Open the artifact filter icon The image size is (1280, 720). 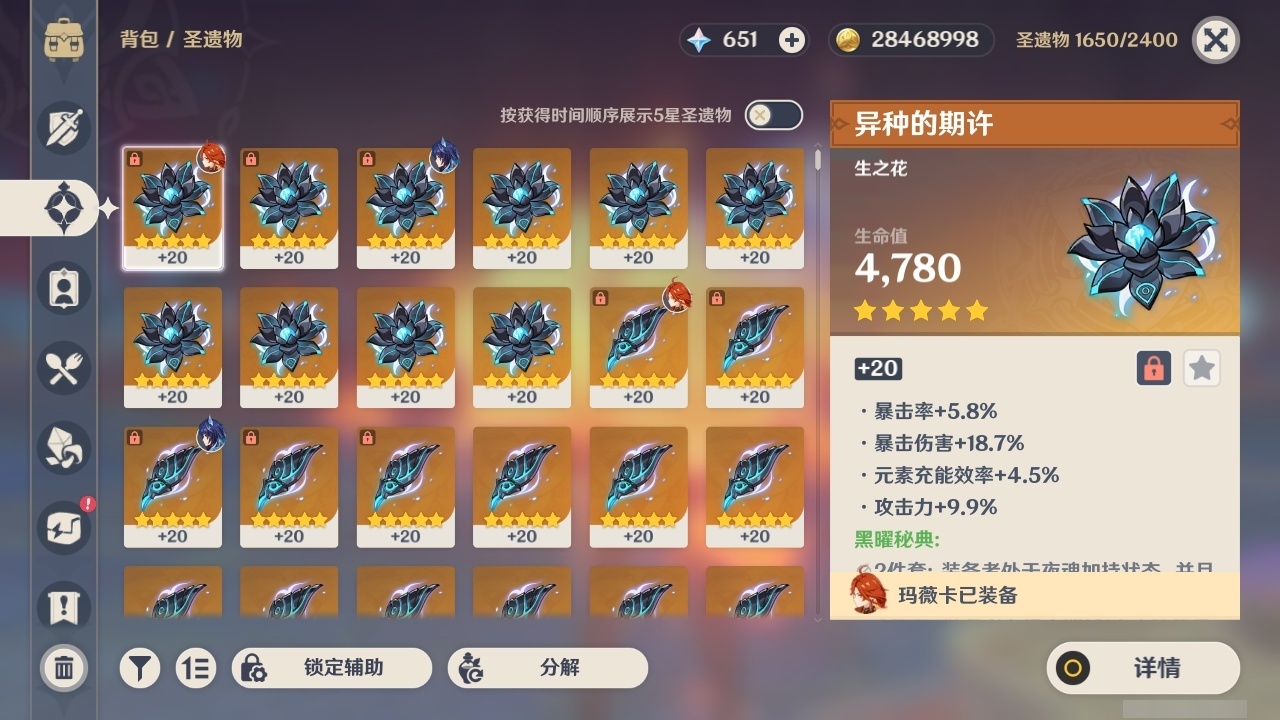[140, 667]
